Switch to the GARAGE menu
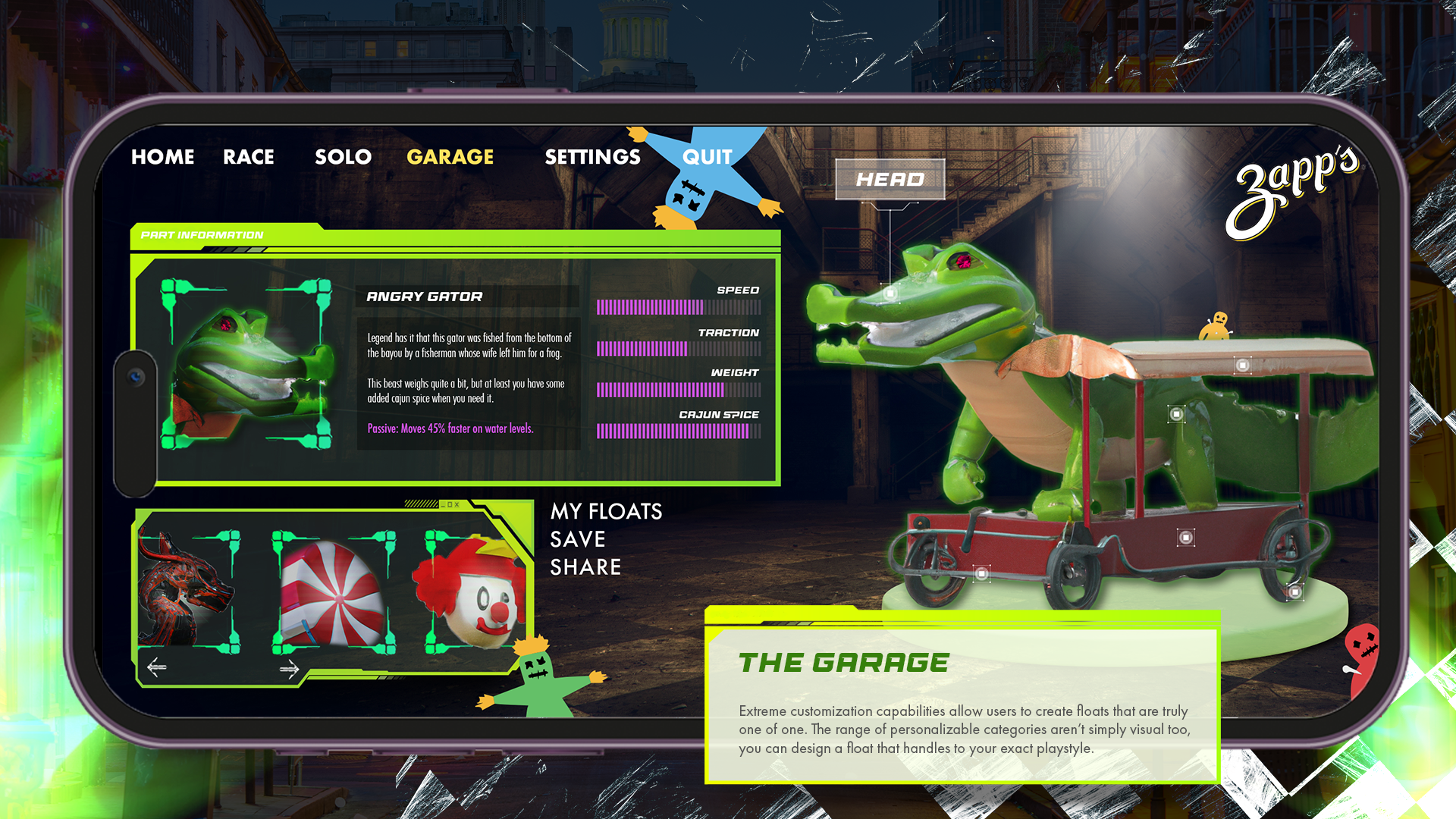Screen dimensions: 1456x819 [x=450, y=157]
